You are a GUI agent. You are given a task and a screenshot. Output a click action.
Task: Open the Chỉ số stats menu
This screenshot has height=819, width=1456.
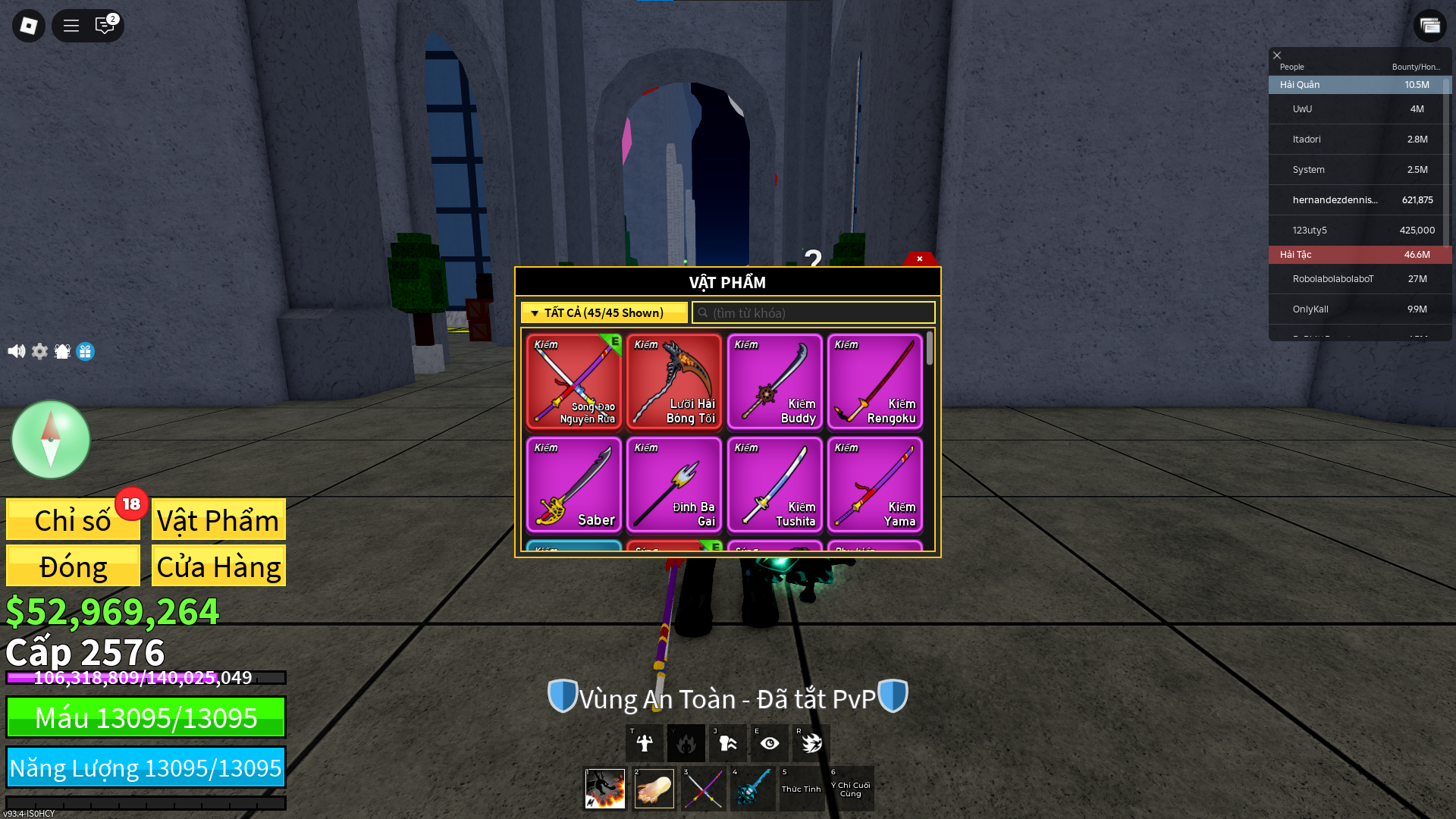(x=73, y=520)
